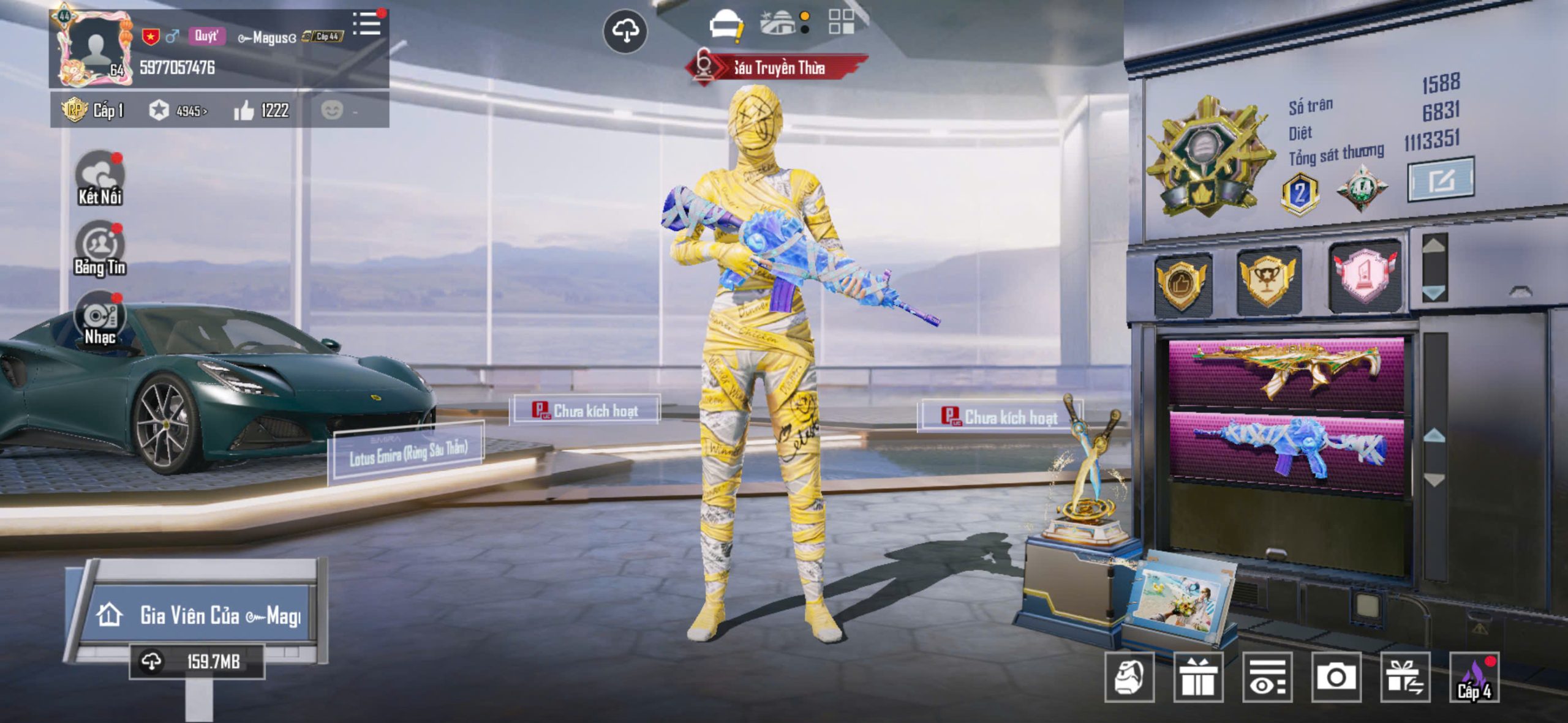The height and width of the screenshot is (723, 1568).
Task: Select the golden rifle showcase slot
Action: tap(1286, 372)
